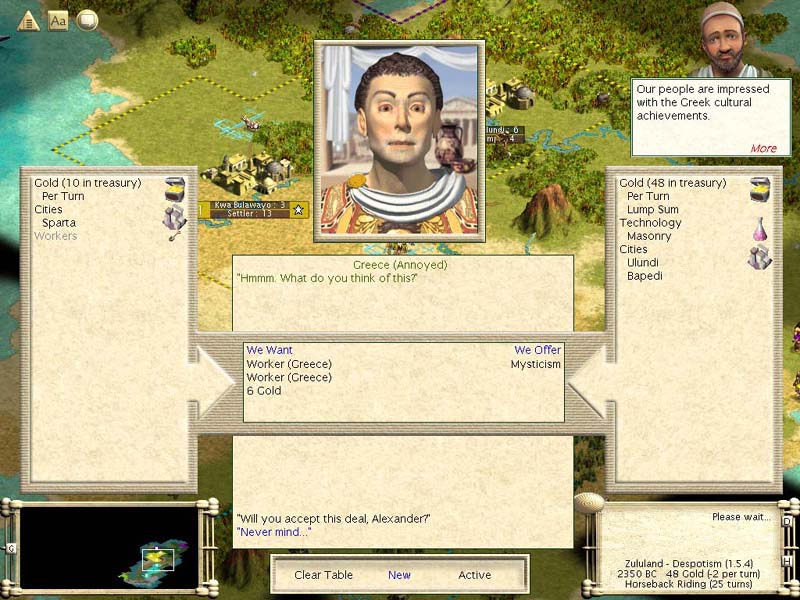Propose "Will you accept this deal, Alexander?"

tap(333, 518)
